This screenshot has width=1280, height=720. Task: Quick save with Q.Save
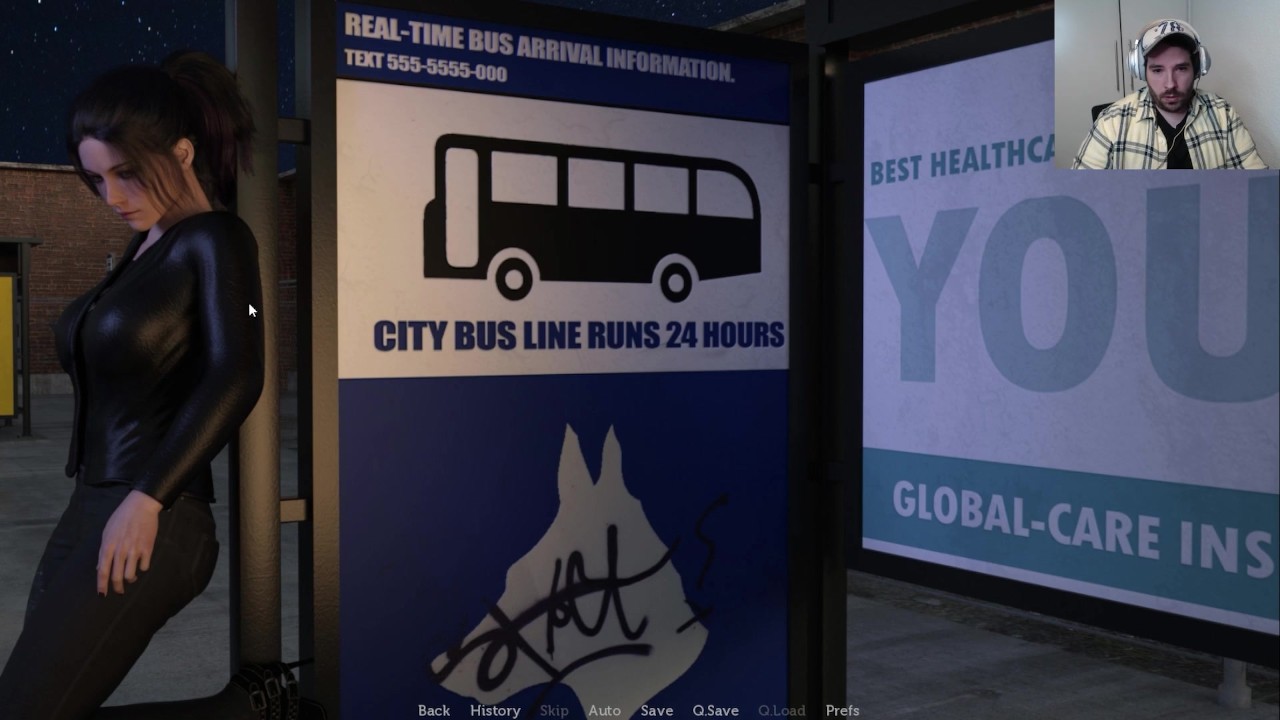[715, 710]
